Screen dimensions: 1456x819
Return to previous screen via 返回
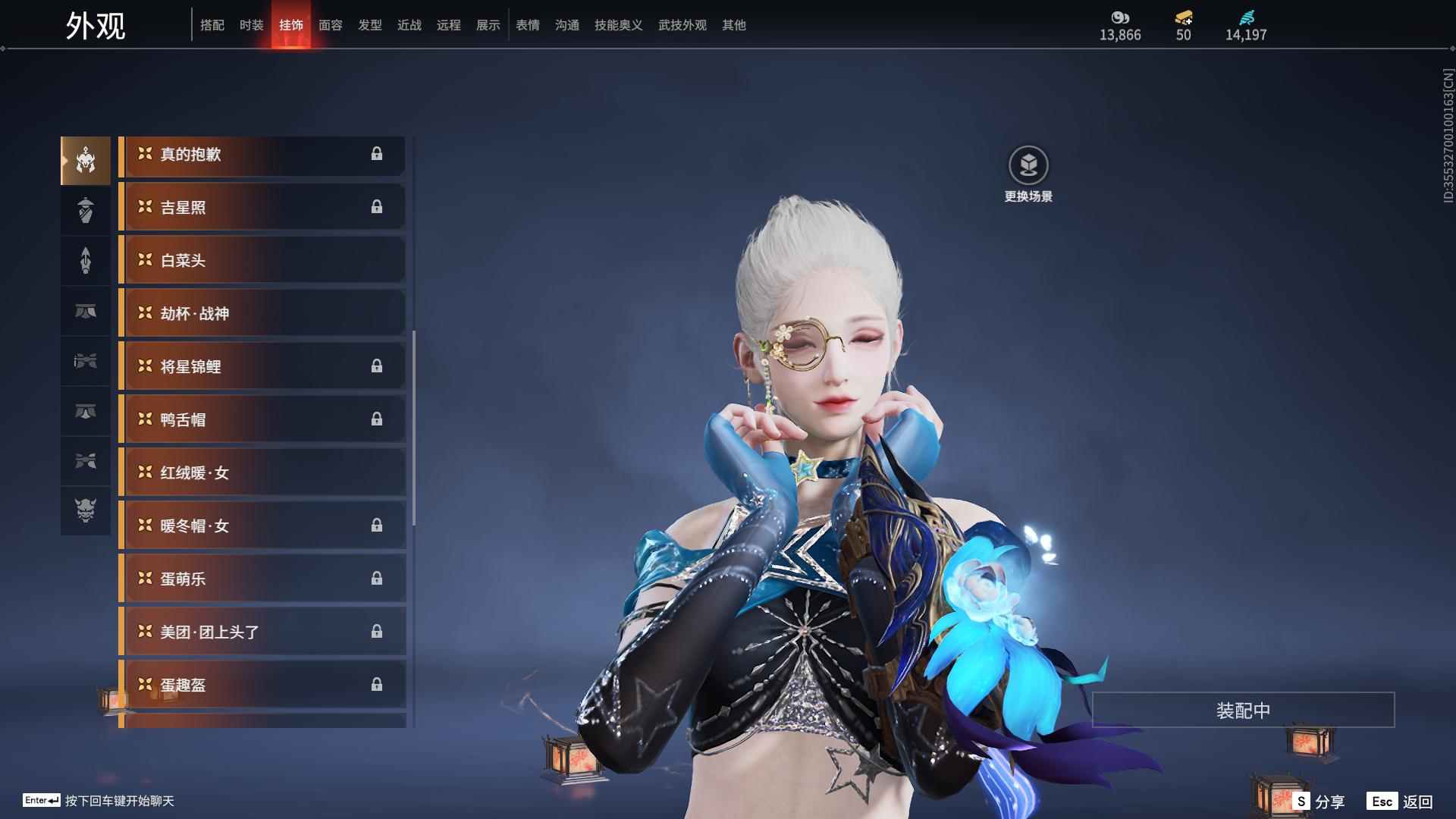[1401, 801]
